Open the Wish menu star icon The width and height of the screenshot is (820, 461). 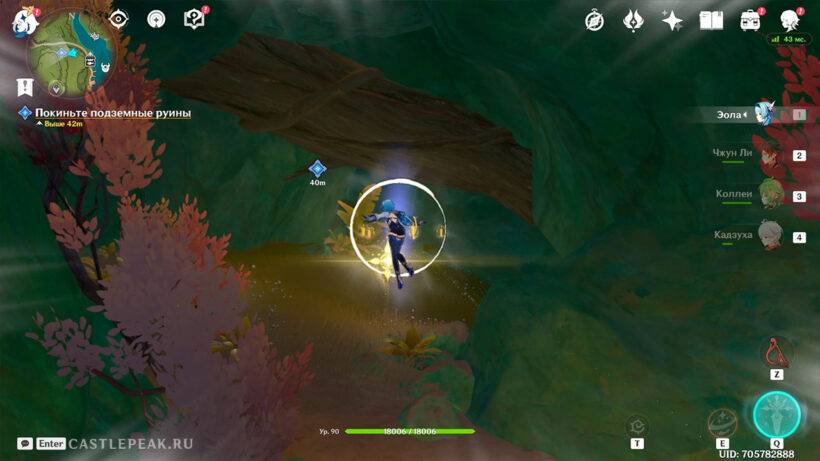coord(672,20)
